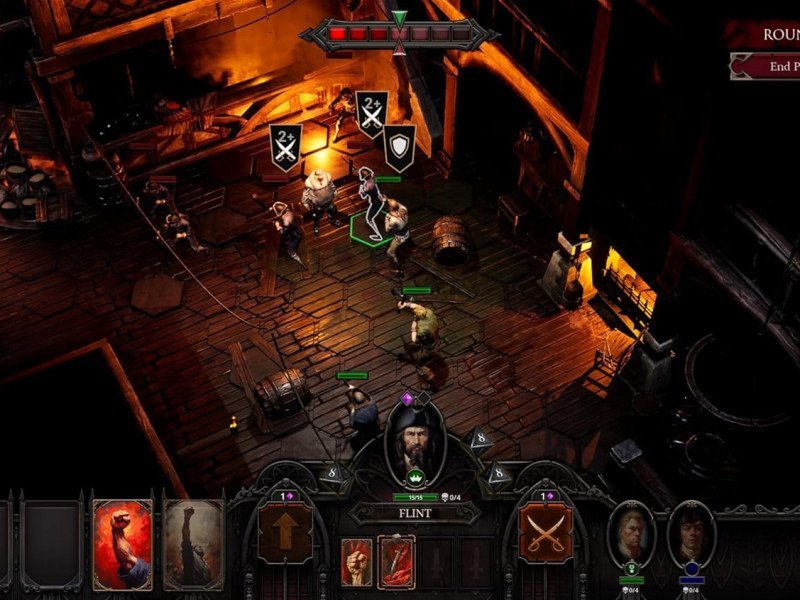Select the red raised fist card
The height and width of the screenshot is (600, 800).
122,543
